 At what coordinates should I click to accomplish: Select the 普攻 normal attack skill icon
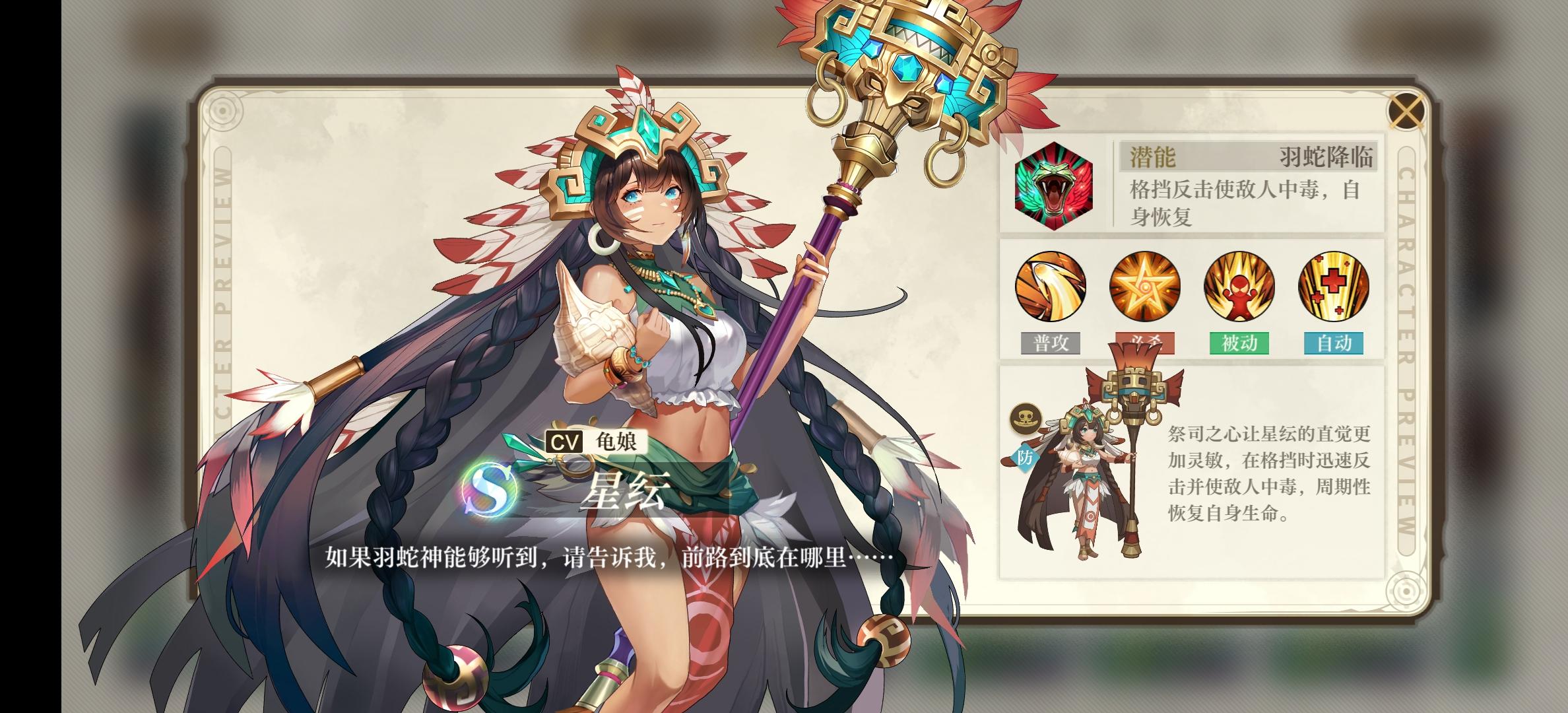1051,287
